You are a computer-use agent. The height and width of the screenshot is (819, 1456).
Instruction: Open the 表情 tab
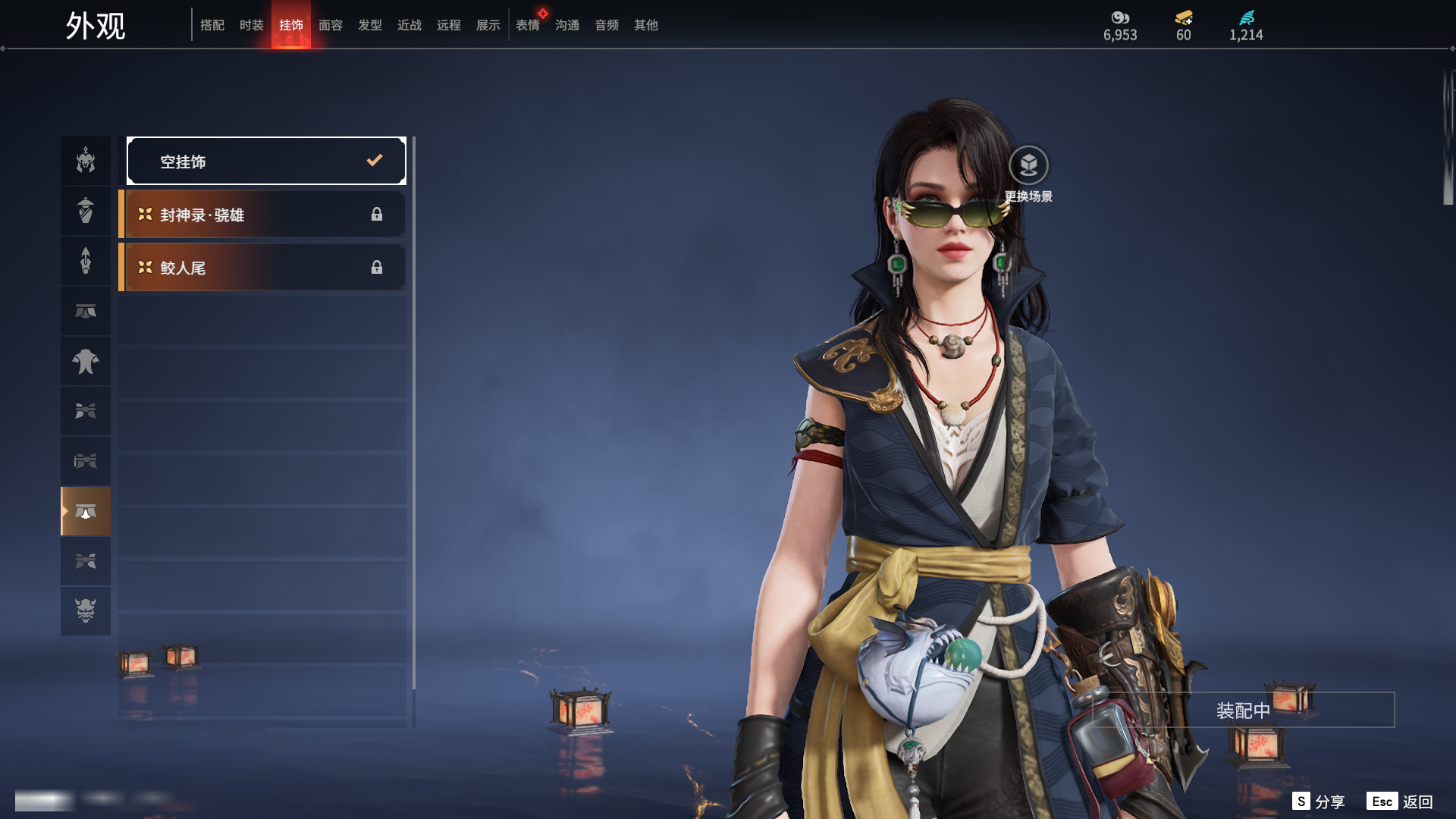point(528,25)
